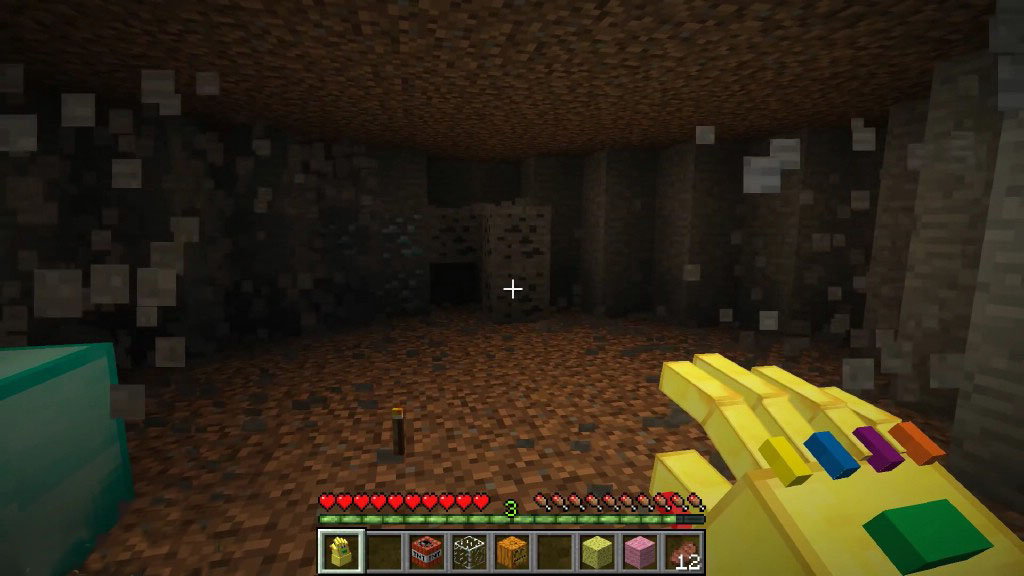Select the glass block hotbar slot

coord(469,551)
